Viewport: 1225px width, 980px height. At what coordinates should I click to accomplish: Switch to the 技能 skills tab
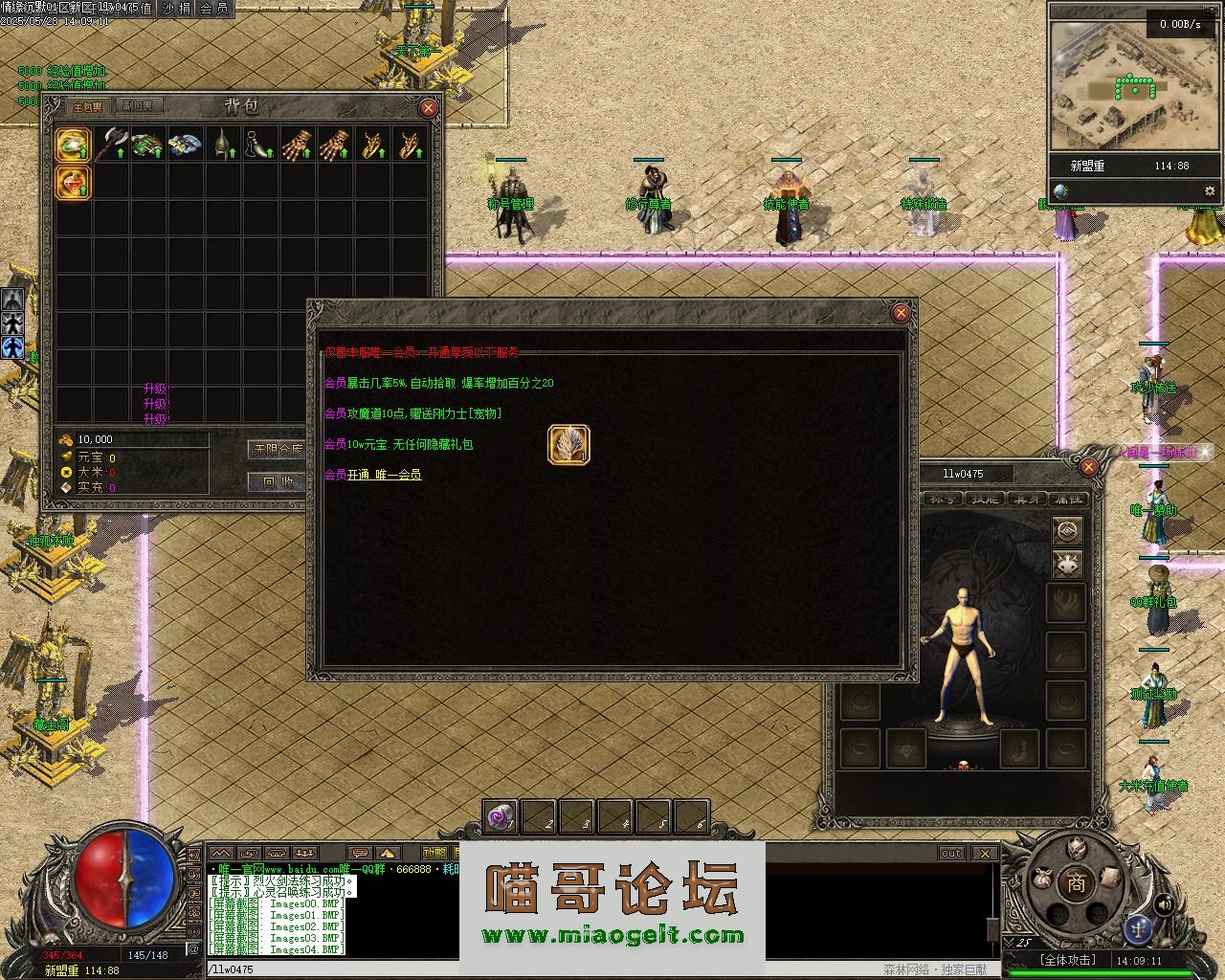pyautogui.click(x=985, y=499)
